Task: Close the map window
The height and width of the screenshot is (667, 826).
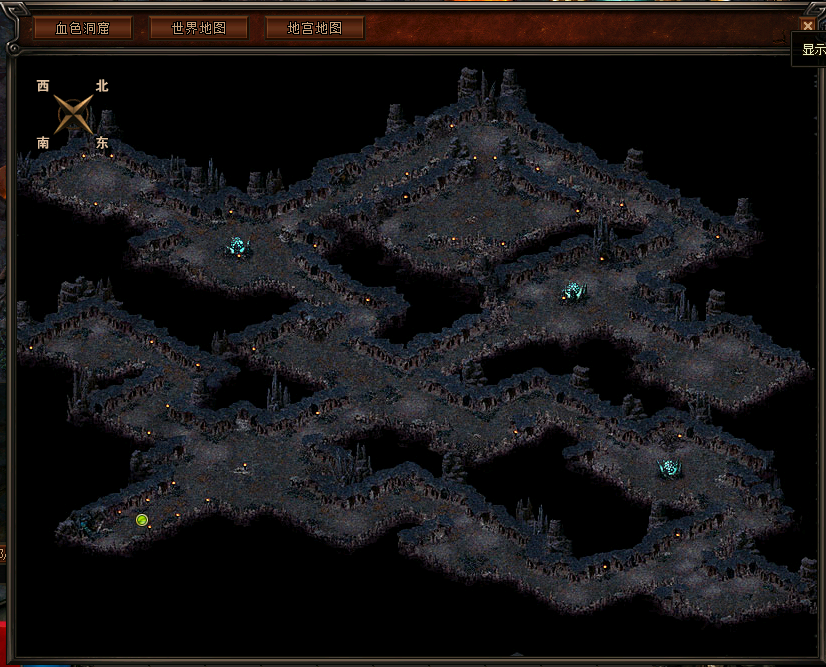Action: point(807,26)
